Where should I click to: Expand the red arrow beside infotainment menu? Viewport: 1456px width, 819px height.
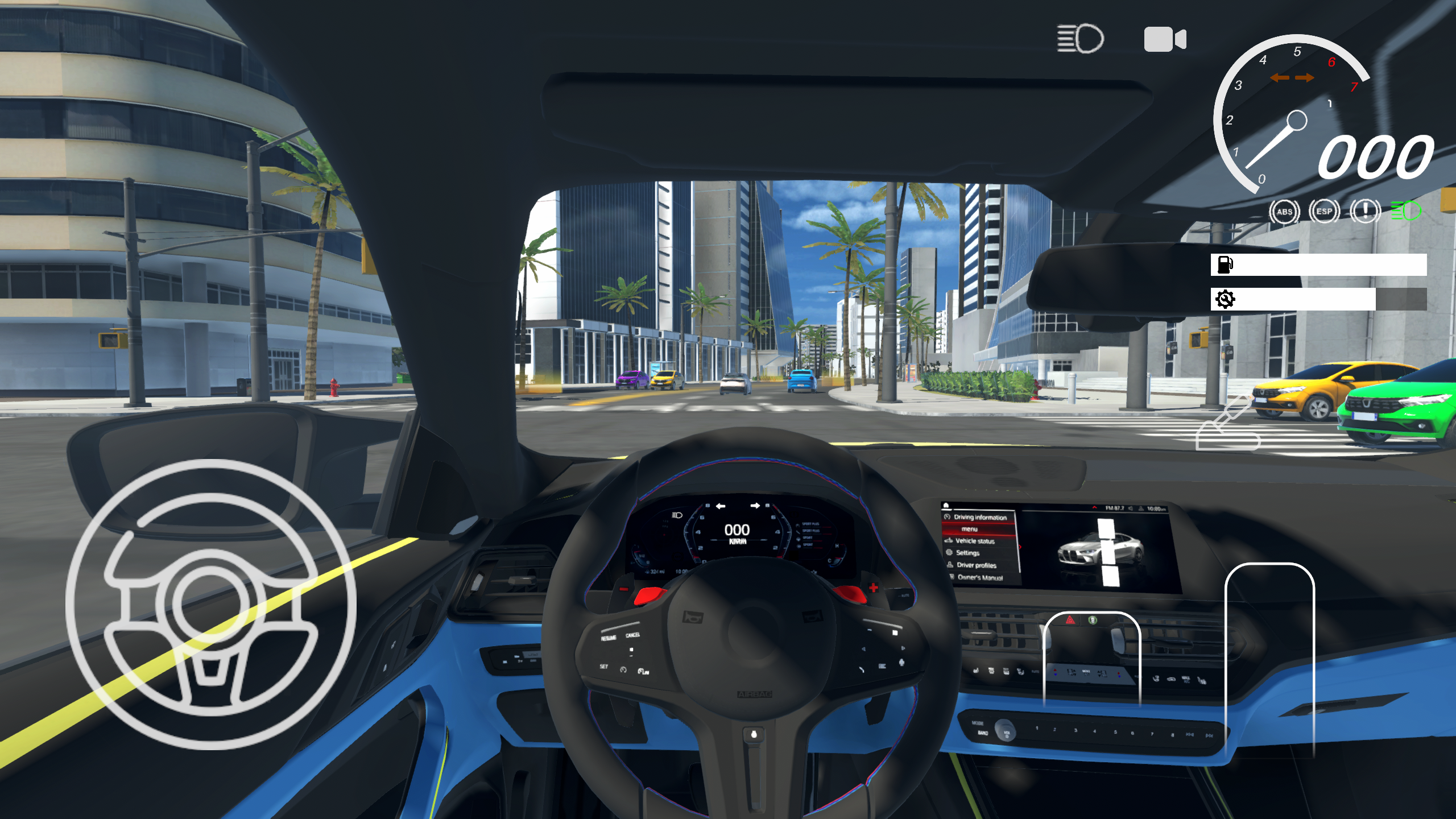(1020, 547)
